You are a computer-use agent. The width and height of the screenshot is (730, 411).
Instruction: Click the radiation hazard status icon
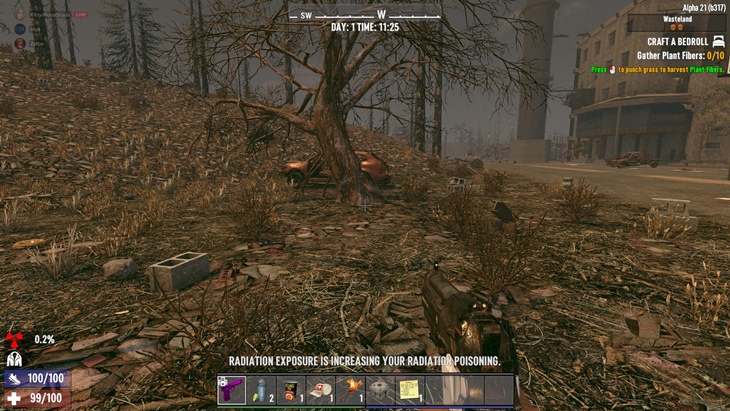14,339
